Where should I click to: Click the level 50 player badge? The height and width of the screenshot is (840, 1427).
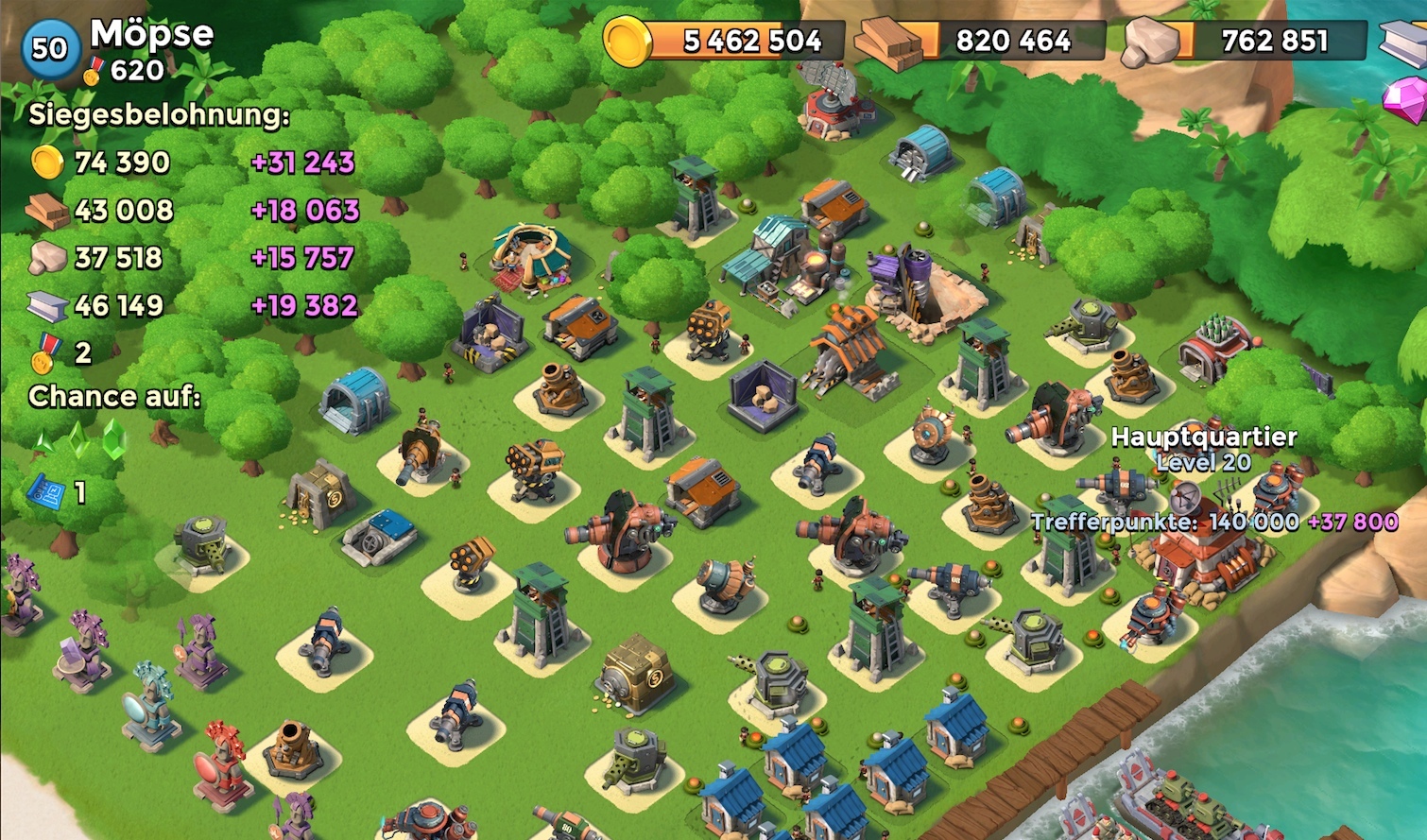[49, 47]
